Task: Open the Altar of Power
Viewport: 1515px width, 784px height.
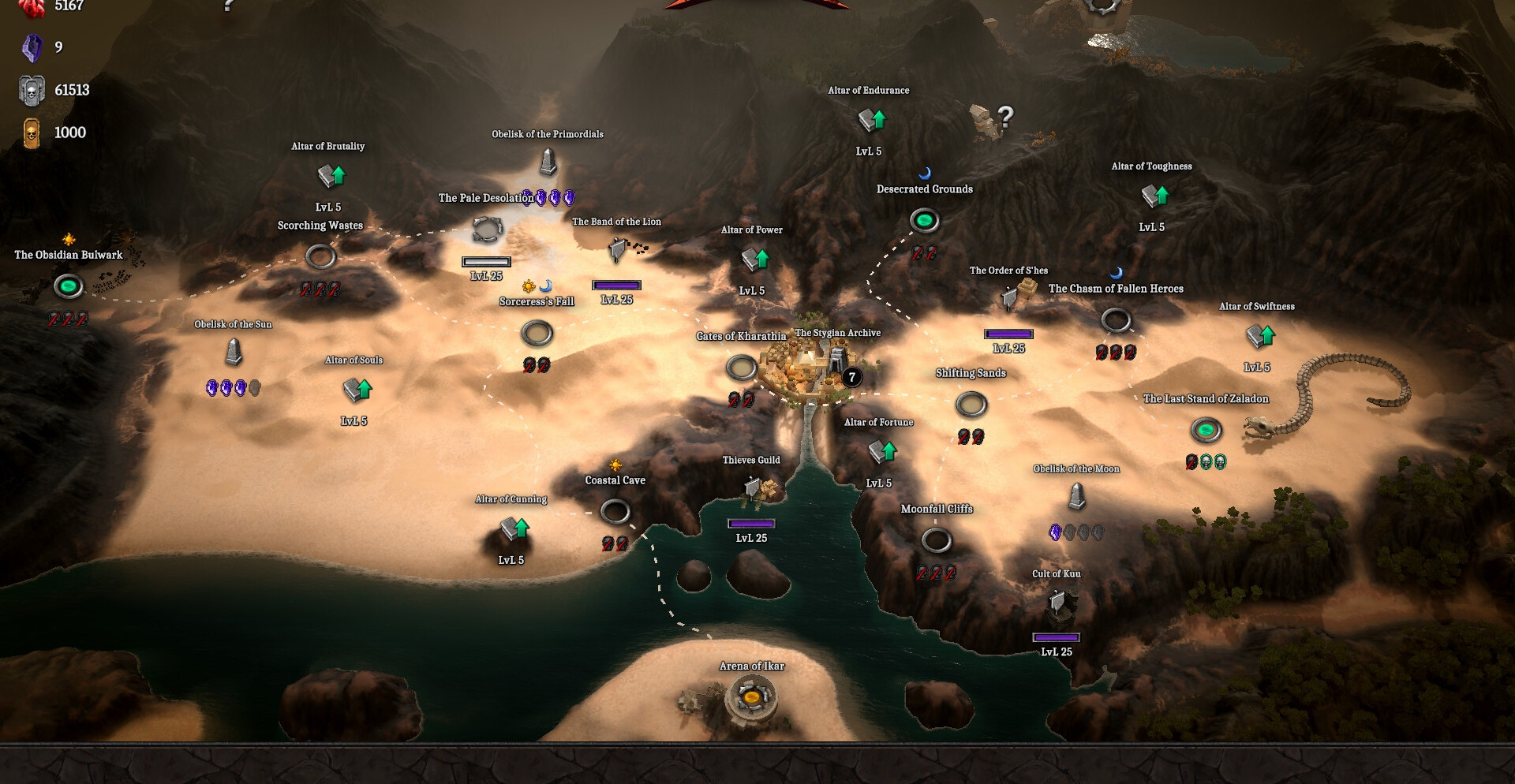Action: coord(754,259)
